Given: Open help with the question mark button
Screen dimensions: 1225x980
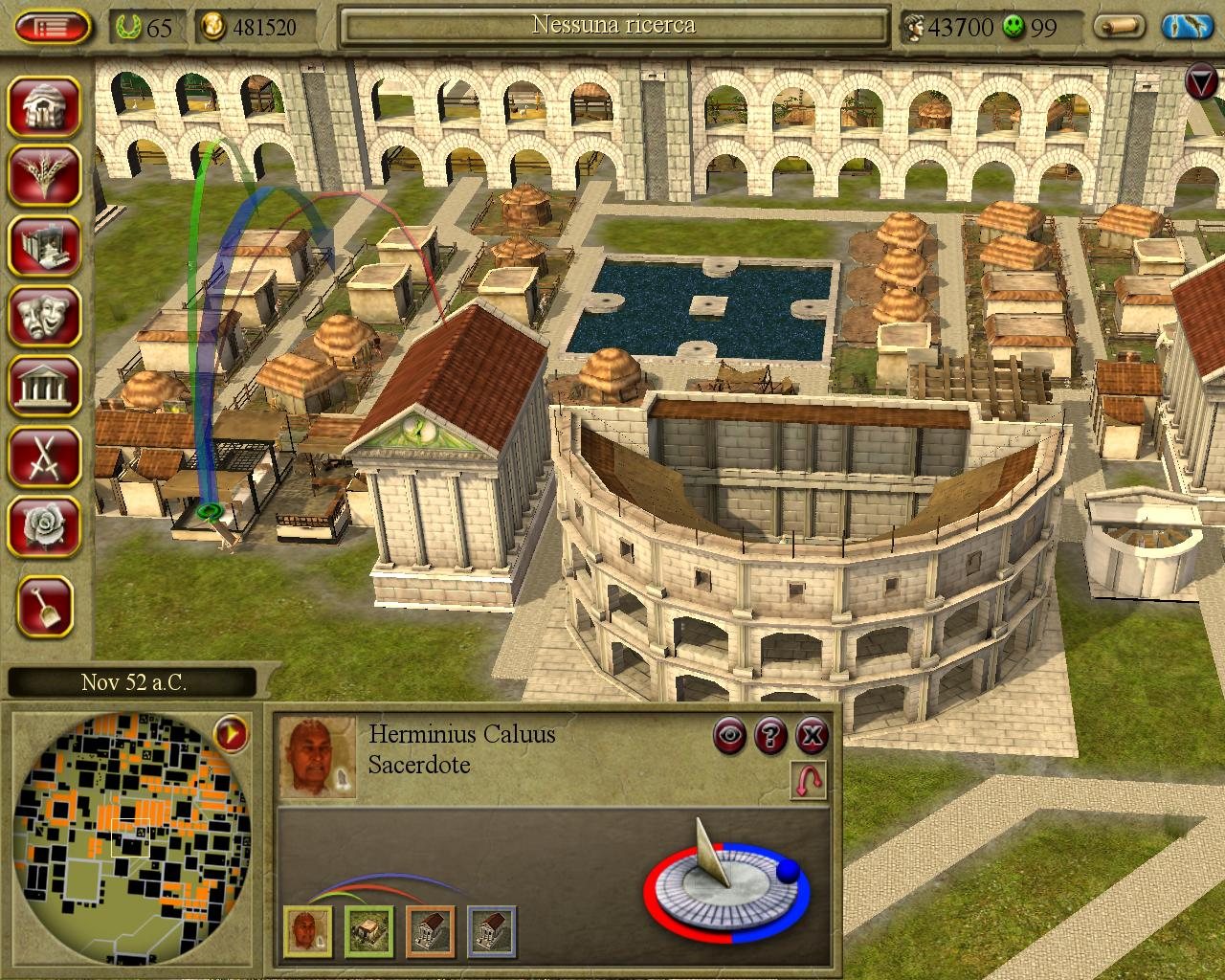Looking at the screenshot, I should pos(770,735).
